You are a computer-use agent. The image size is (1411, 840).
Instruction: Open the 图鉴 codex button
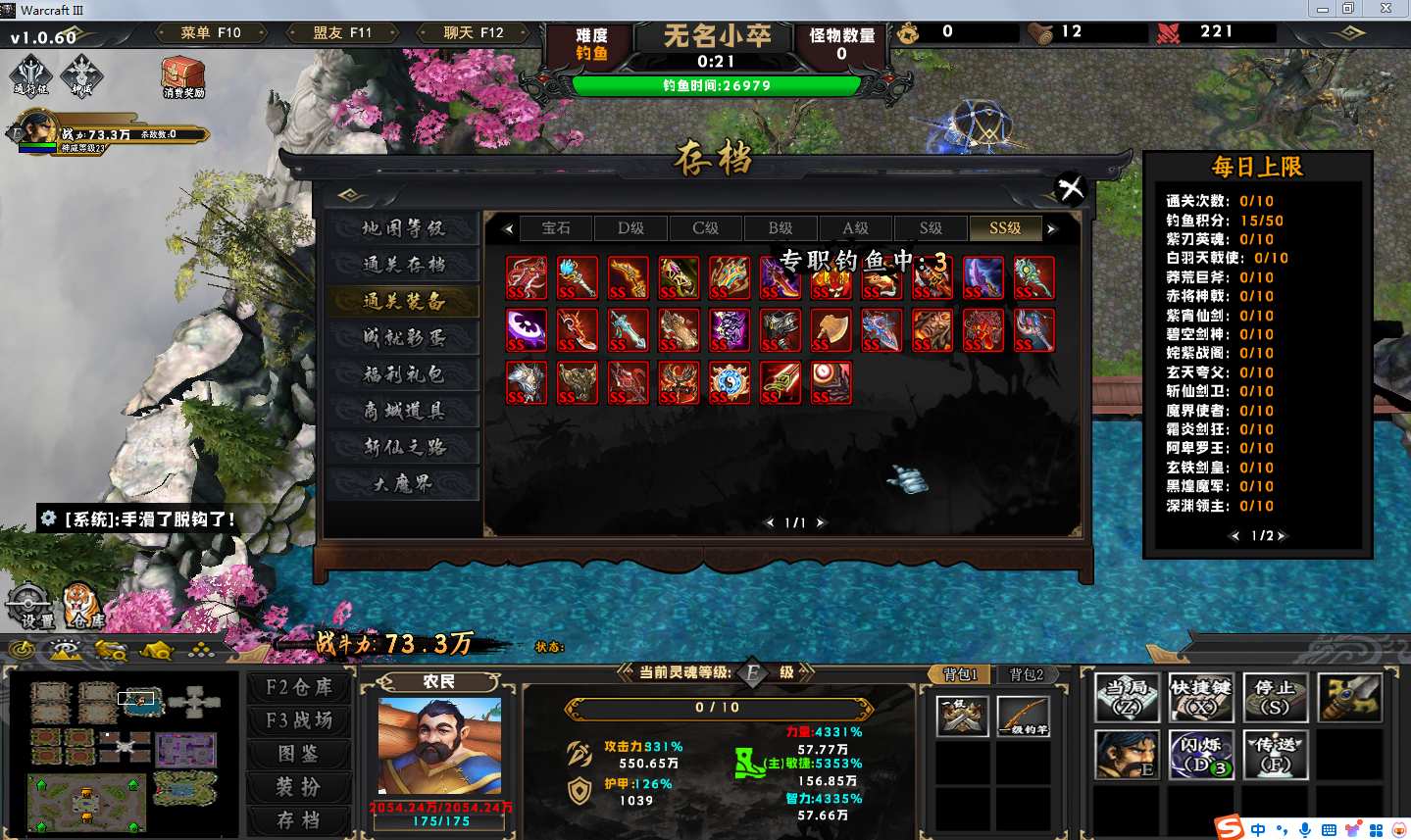click(299, 754)
